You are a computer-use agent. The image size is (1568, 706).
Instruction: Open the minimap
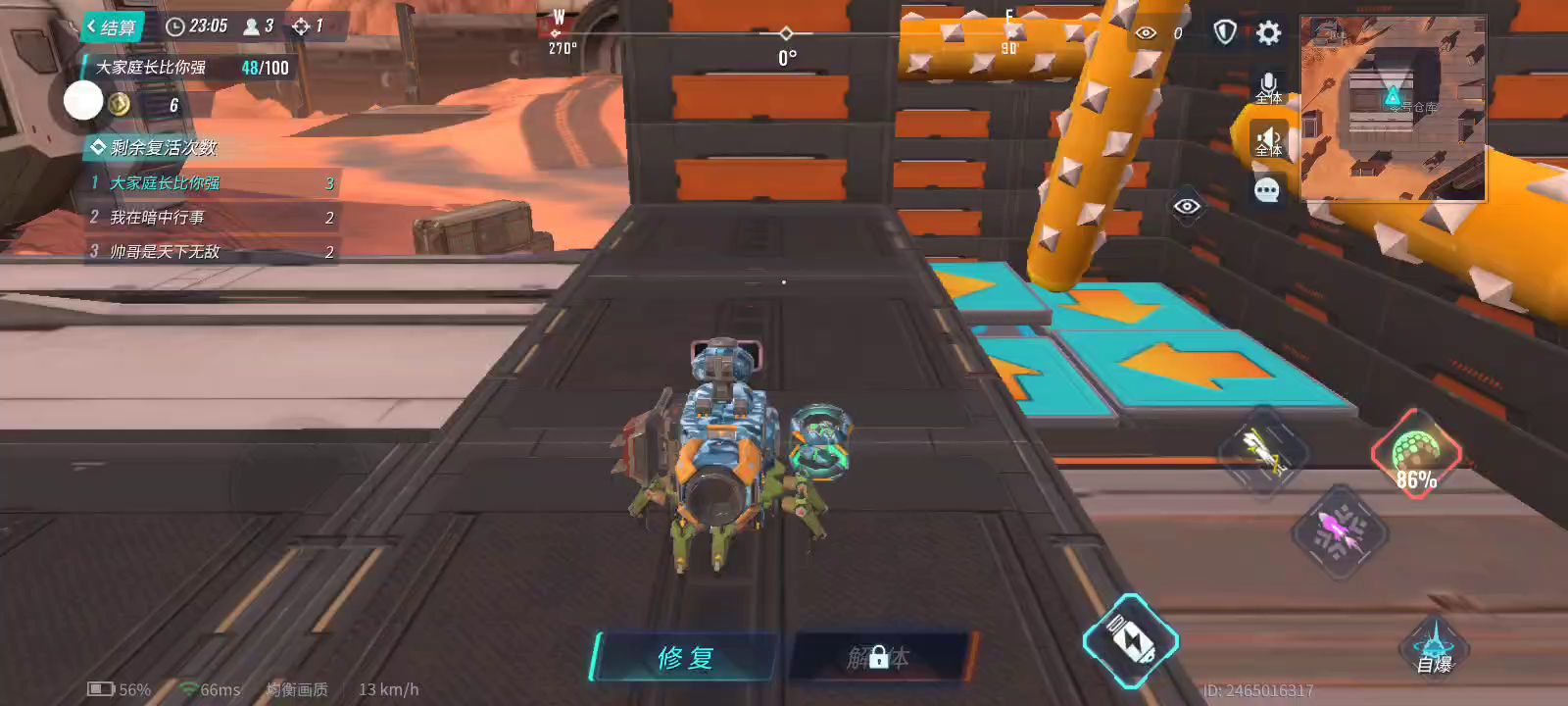pyautogui.click(x=1393, y=108)
